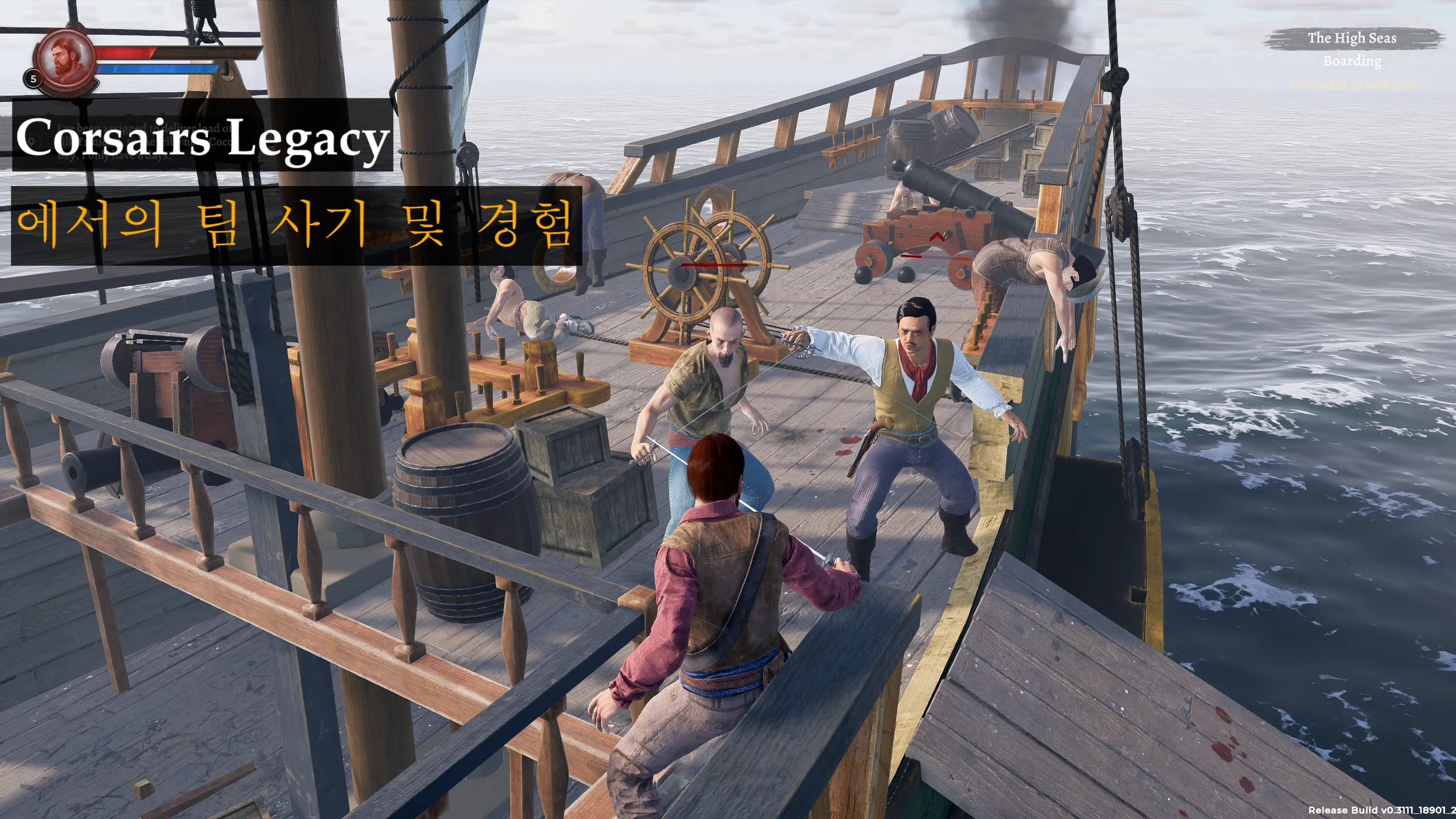
Task: Click the red health bar at top left
Action: point(128,53)
